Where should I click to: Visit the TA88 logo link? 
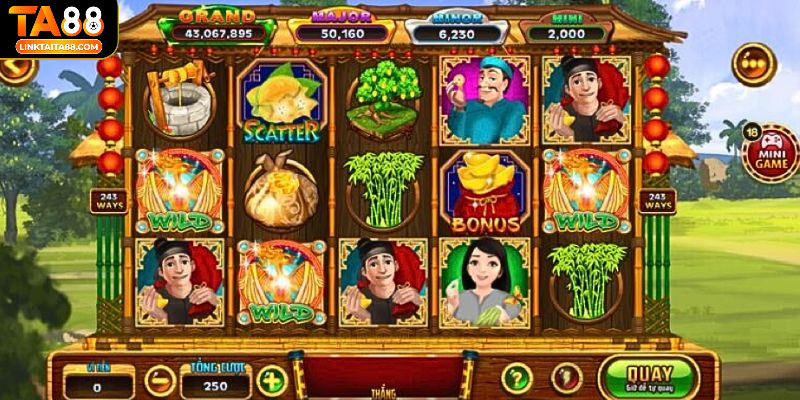58,28
